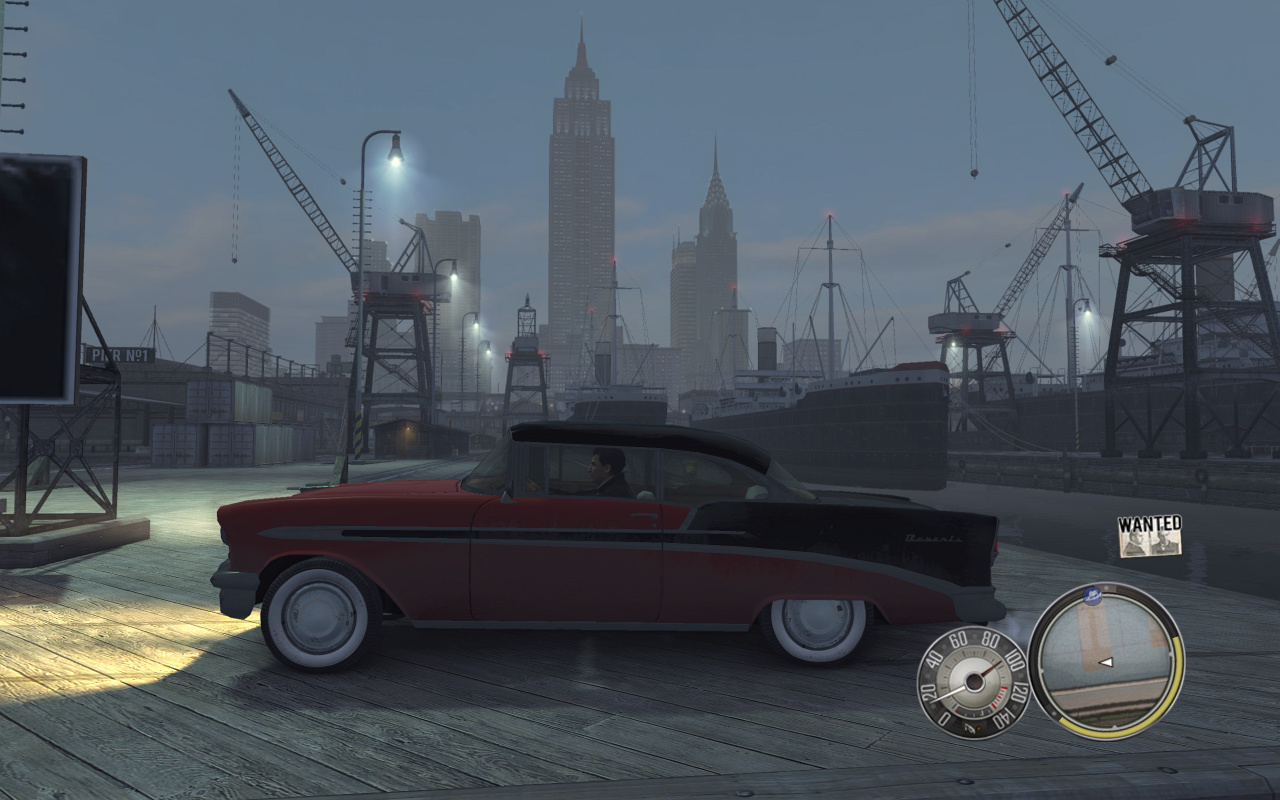Select the WANTED poster icon
This screenshot has width=1280, height=800.
pyautogui.click(x=1149, y=536)
